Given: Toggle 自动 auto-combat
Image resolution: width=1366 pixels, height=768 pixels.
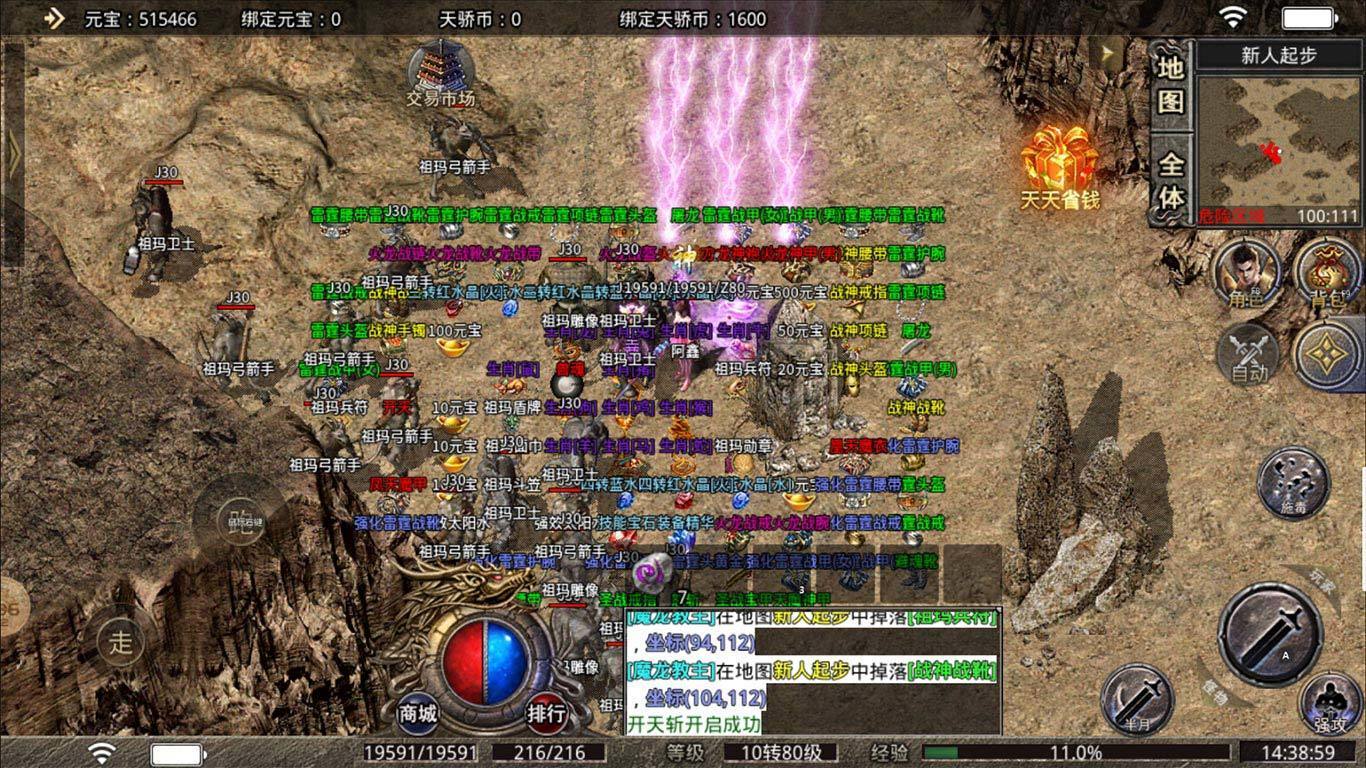Looking at the screenshot, I should coord(1248,356).
